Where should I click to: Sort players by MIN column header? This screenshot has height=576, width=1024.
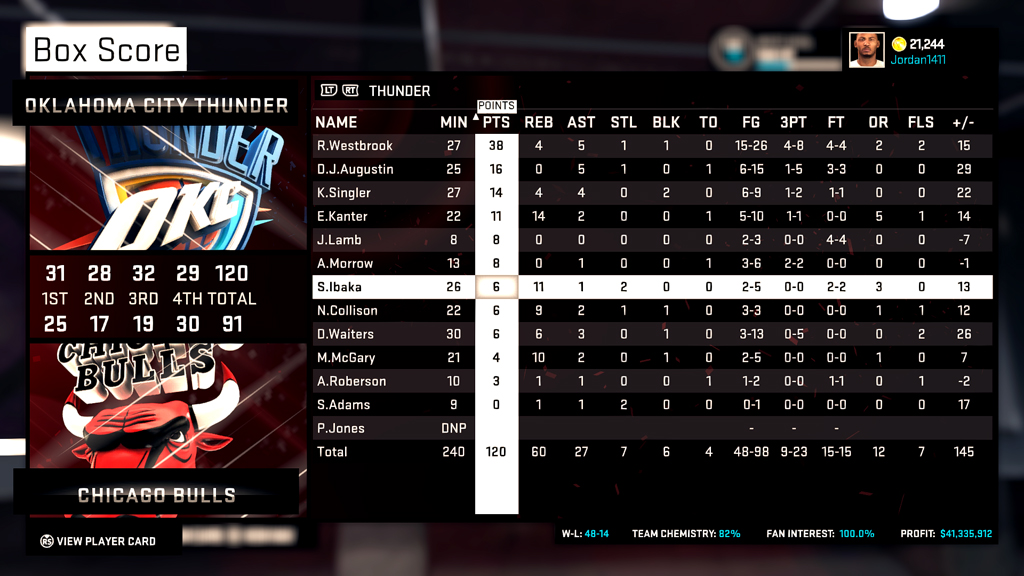point(453,122)
